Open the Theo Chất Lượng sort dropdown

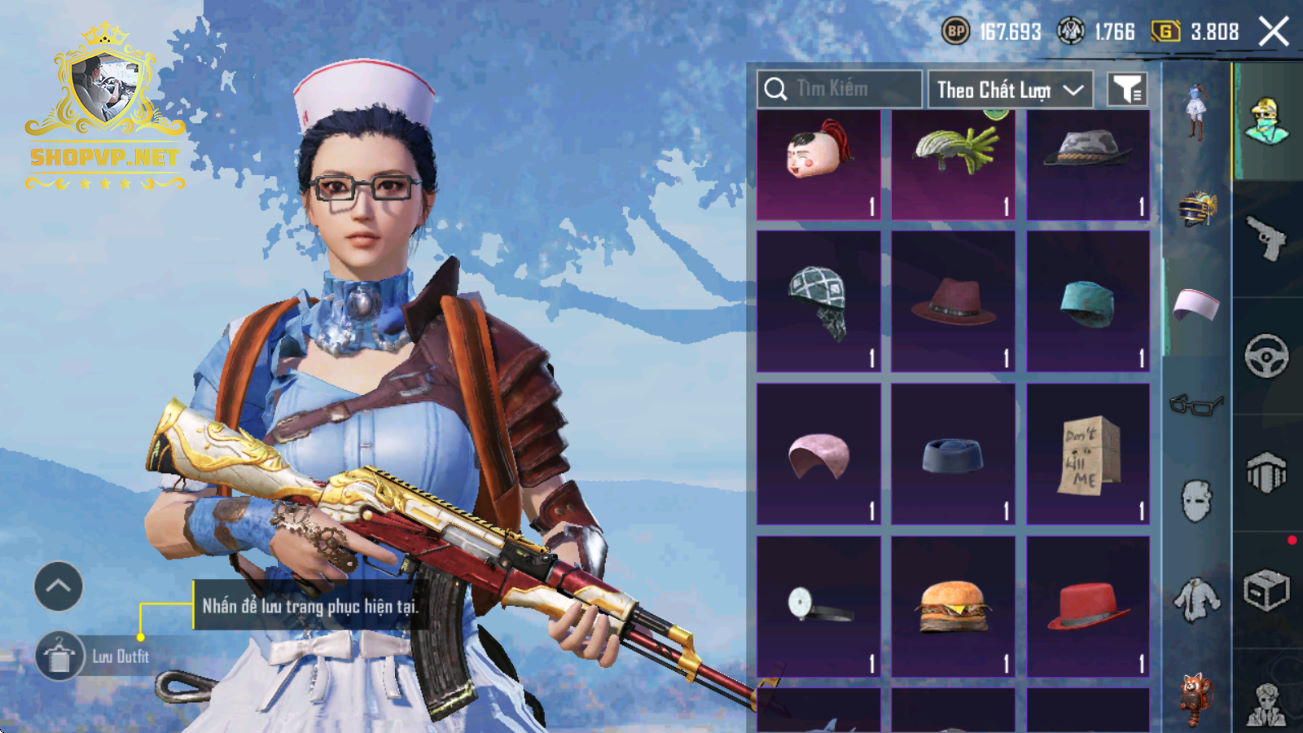pos(1010,89)
